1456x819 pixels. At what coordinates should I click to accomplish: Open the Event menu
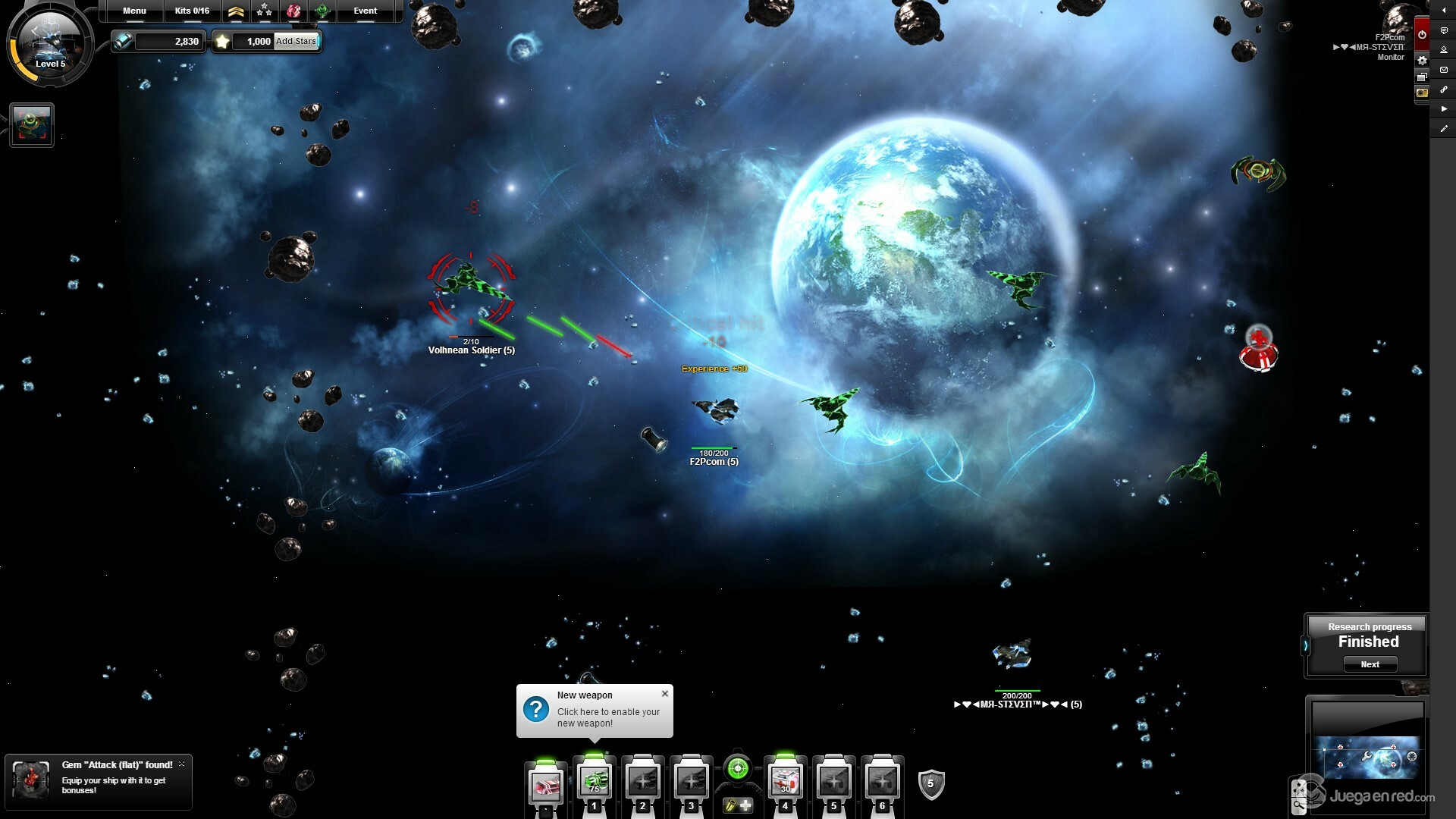[365, 11]
